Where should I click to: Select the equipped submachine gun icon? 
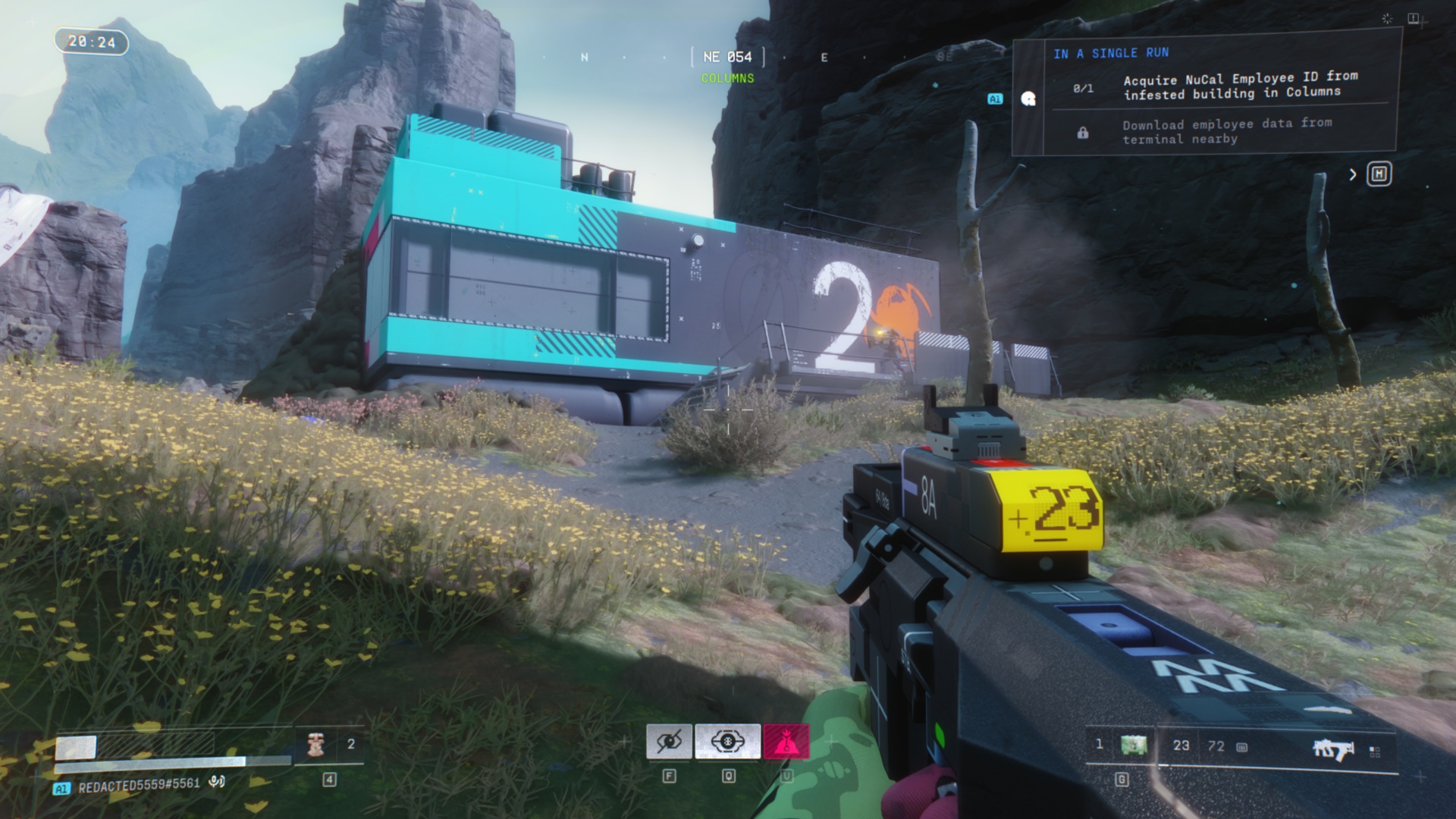coord(1332,749)
